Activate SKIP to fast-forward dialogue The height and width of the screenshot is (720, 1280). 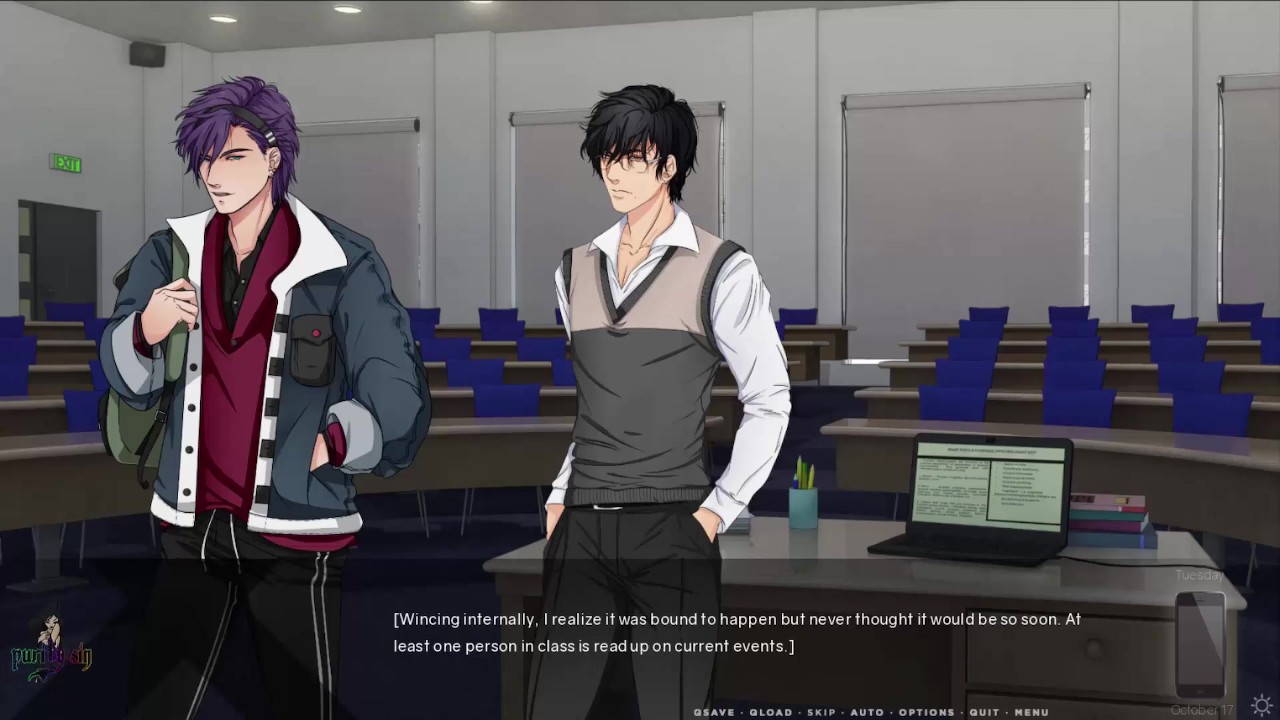coord(821,712)
